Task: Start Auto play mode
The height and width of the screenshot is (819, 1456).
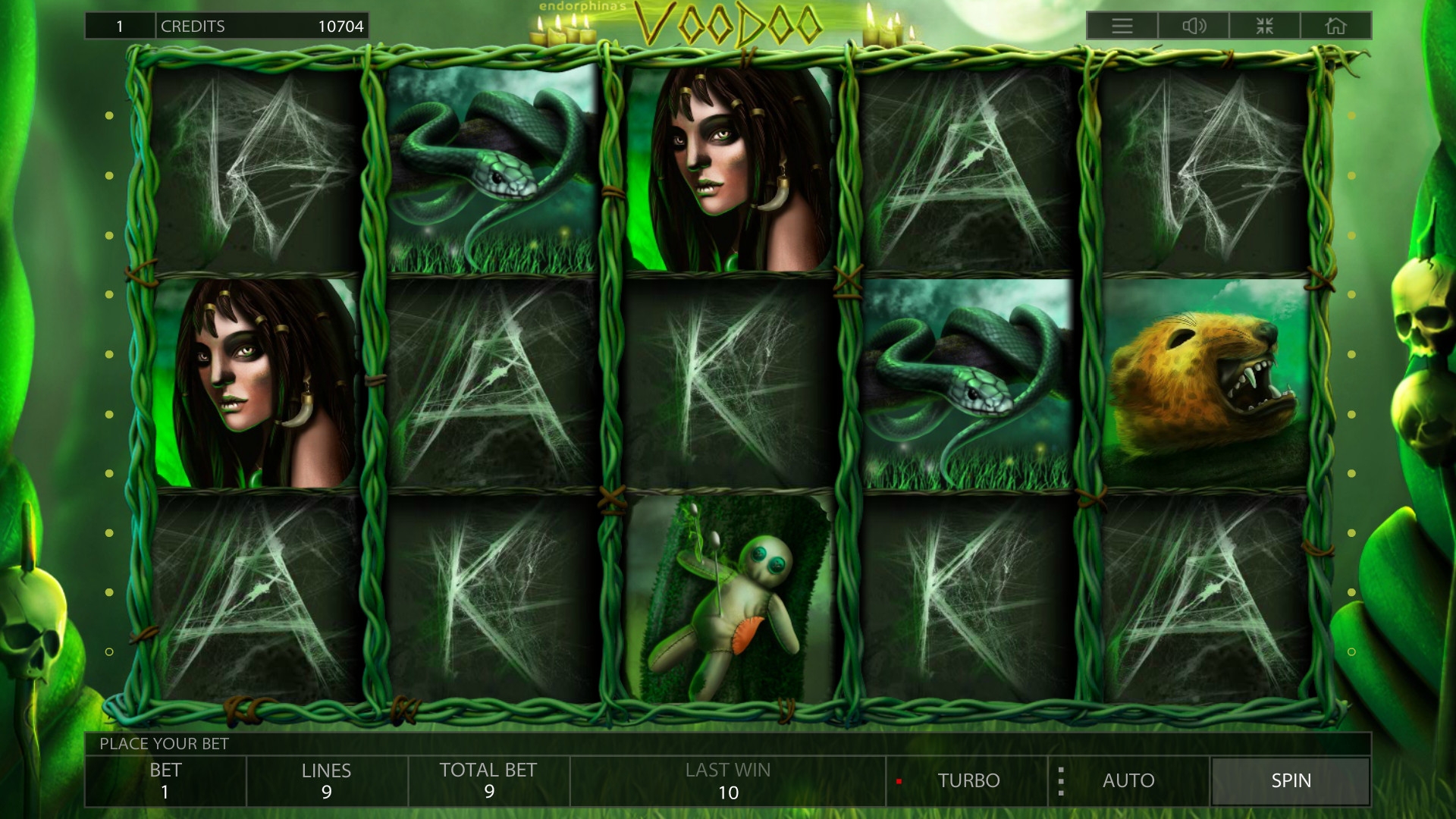Action: tap(1128, 780)
